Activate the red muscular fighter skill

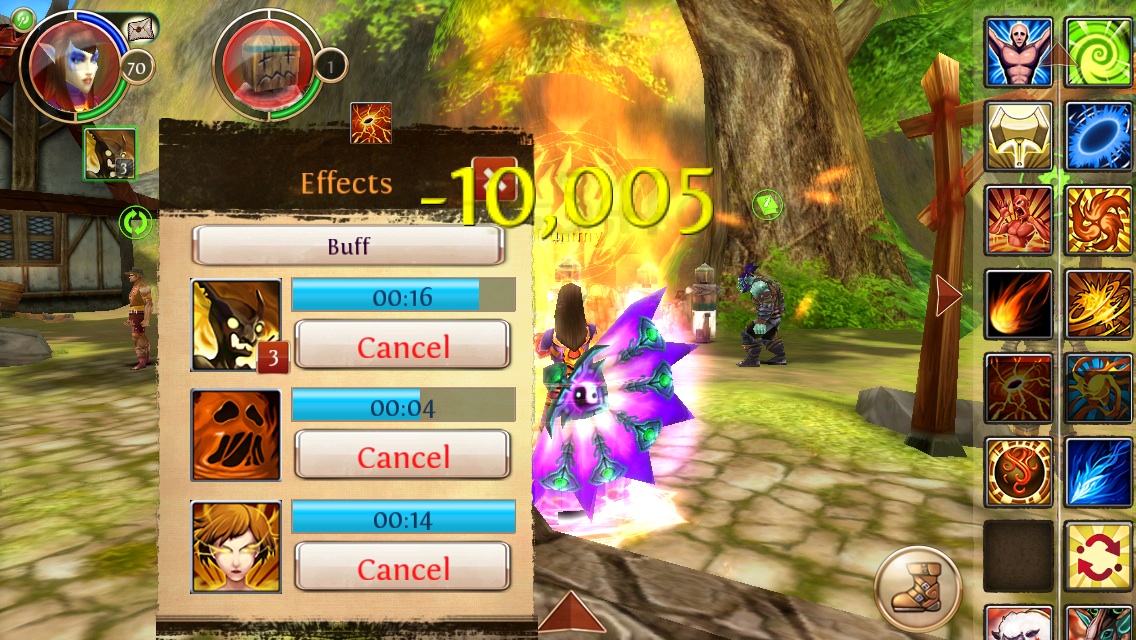coord(1019,220)
